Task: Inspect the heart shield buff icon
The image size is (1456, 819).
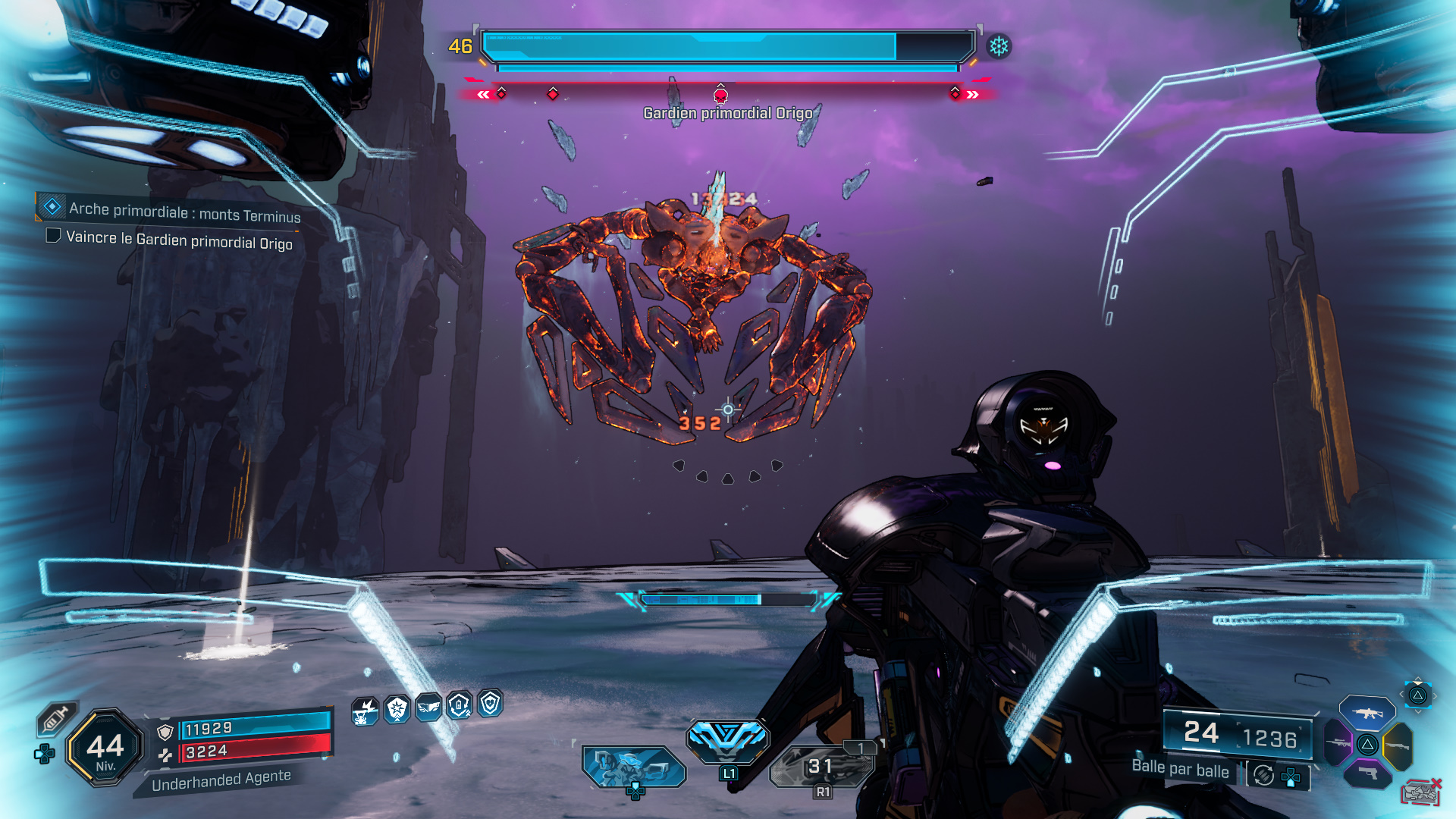Action: pos(491,704)
